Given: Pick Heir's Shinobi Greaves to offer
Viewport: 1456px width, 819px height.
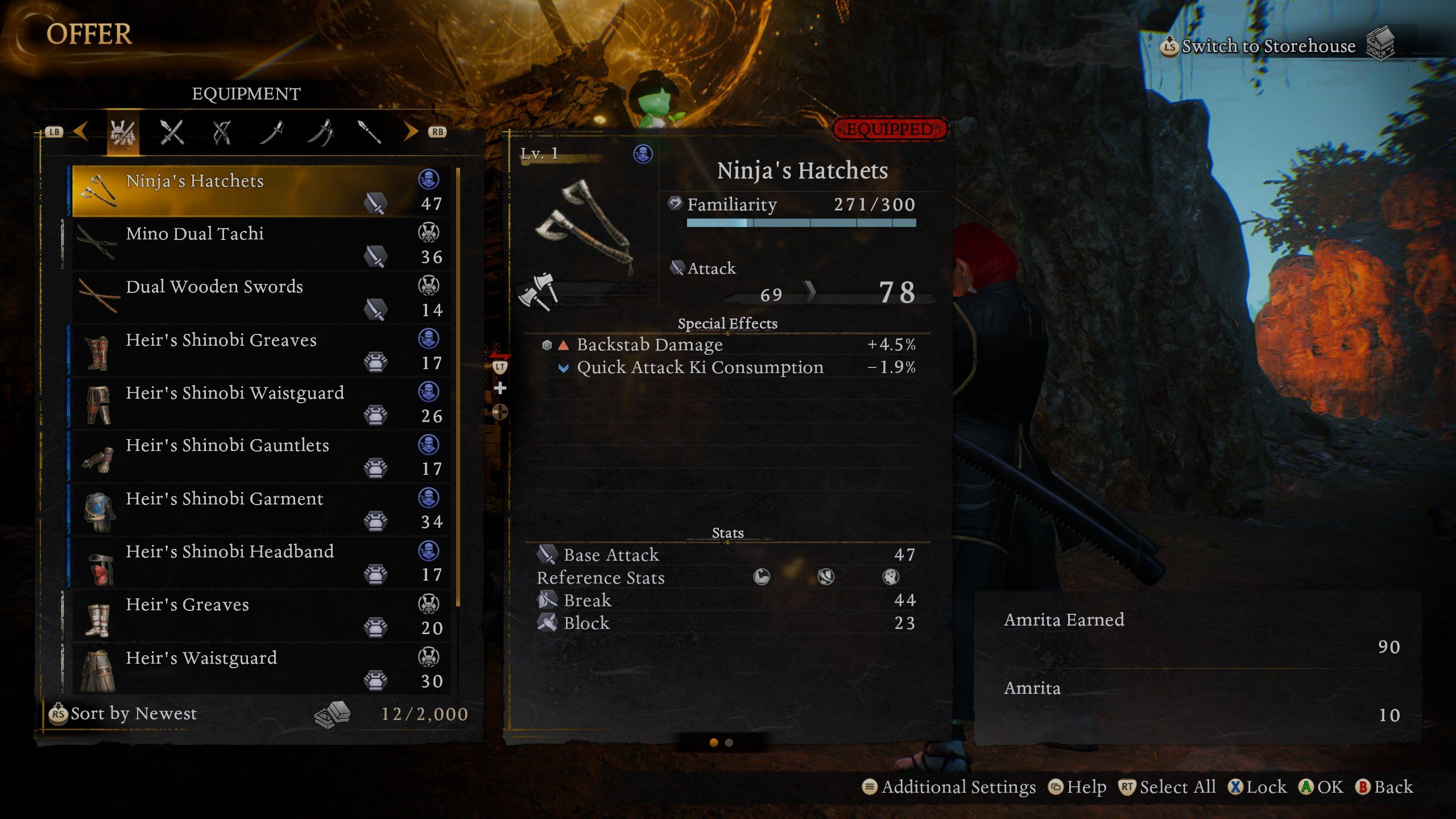Looking at the screenshot, I should pyautogui.click(x=262, y=350).
